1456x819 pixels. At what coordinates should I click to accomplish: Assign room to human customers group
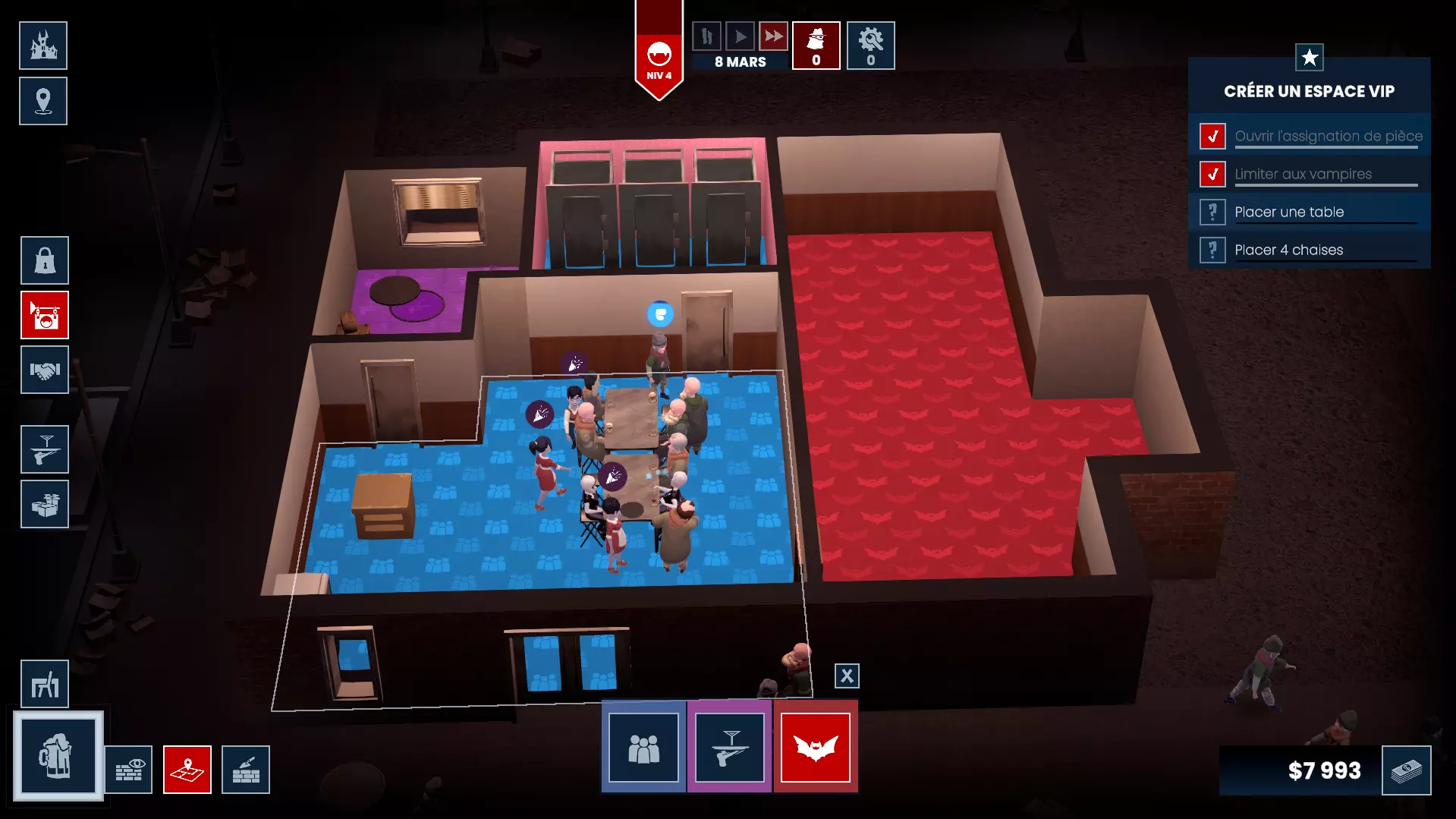click(643, 748)
